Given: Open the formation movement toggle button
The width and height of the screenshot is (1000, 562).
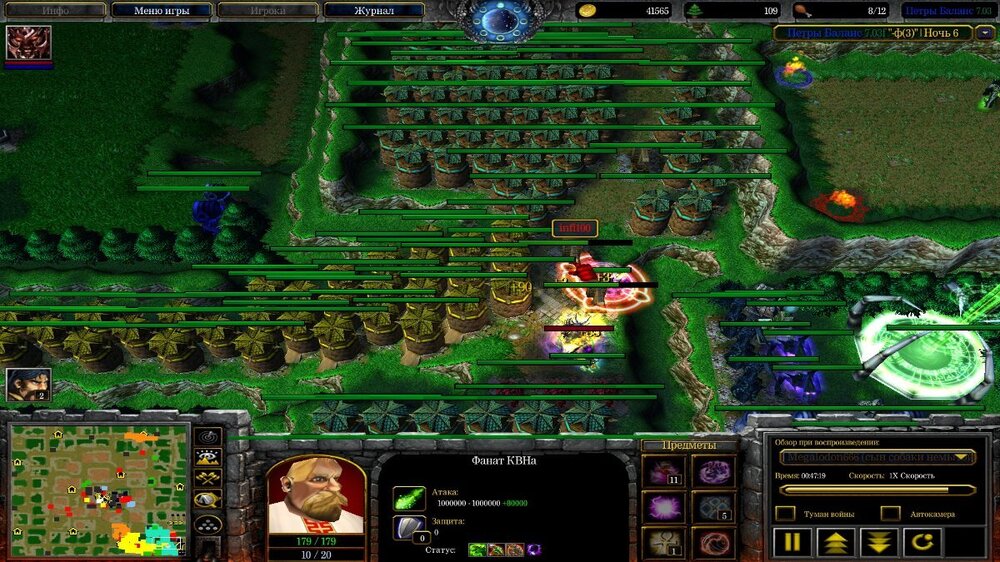Looking at the screenshot, I should 208,524.
